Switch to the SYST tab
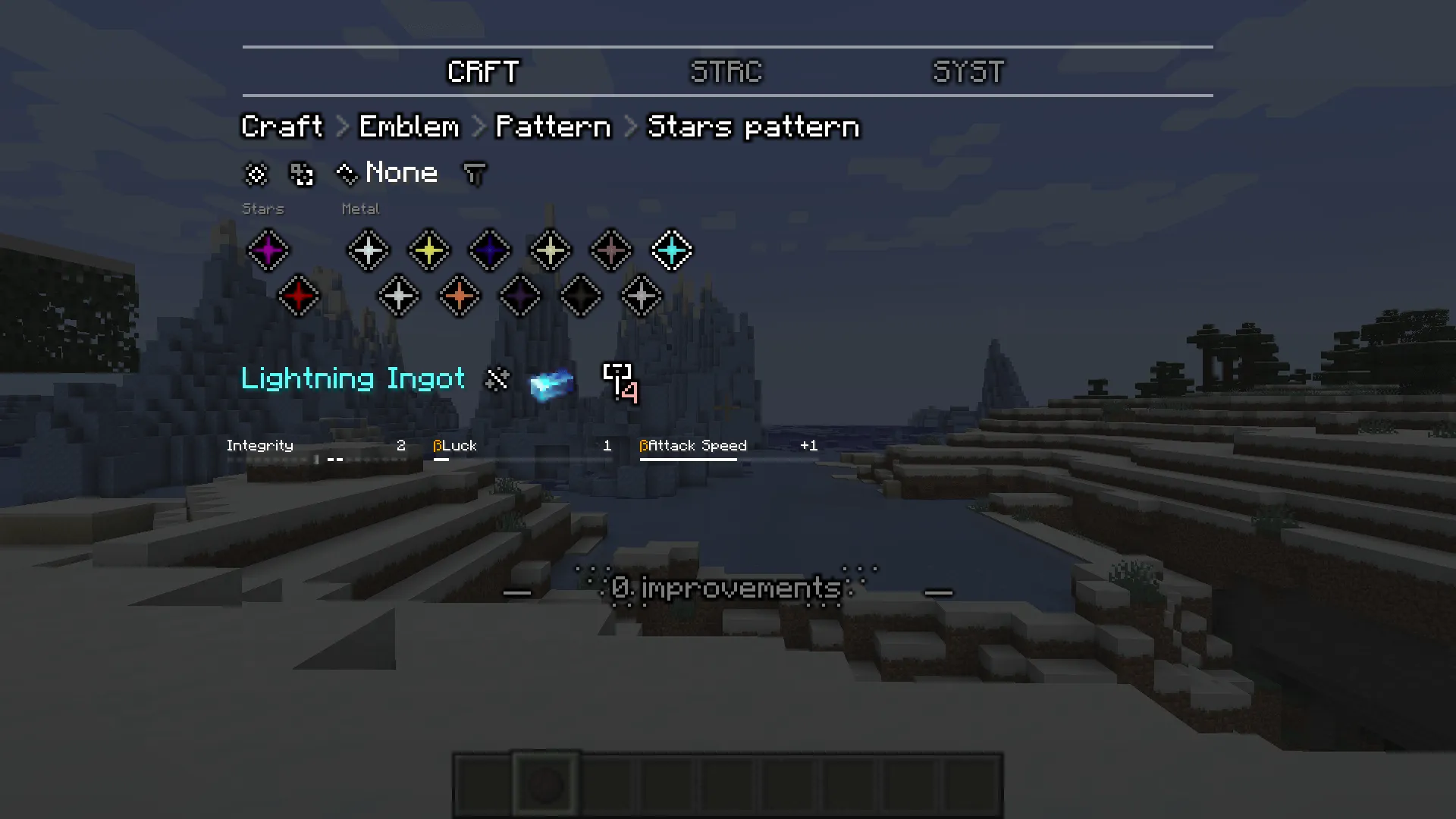The width and height of the screenshot is (1456, 819). 968,72
